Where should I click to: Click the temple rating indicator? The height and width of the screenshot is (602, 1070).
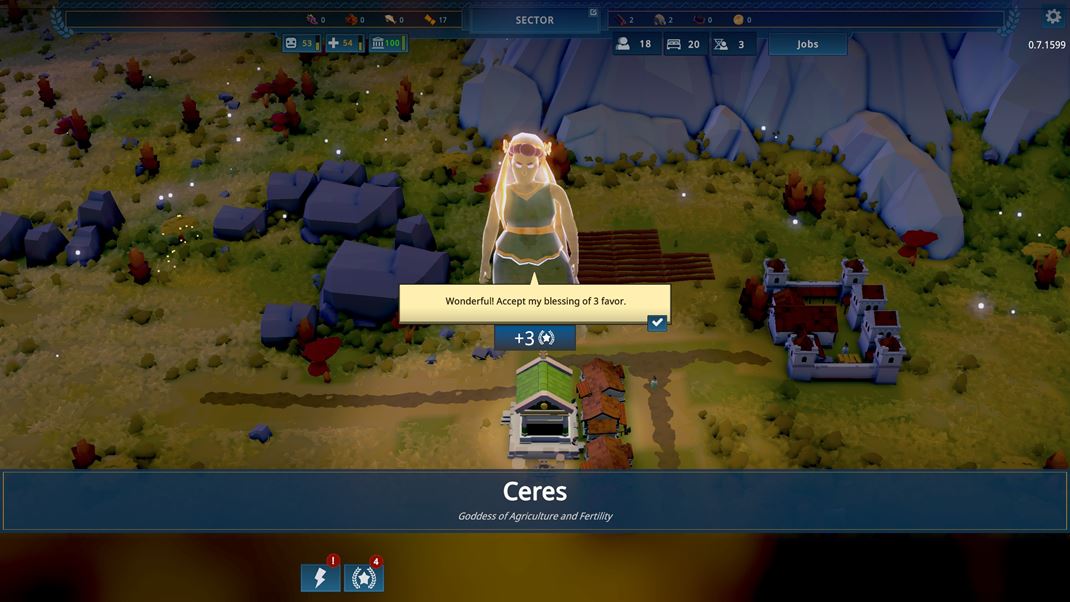click(x=386, y=43)
